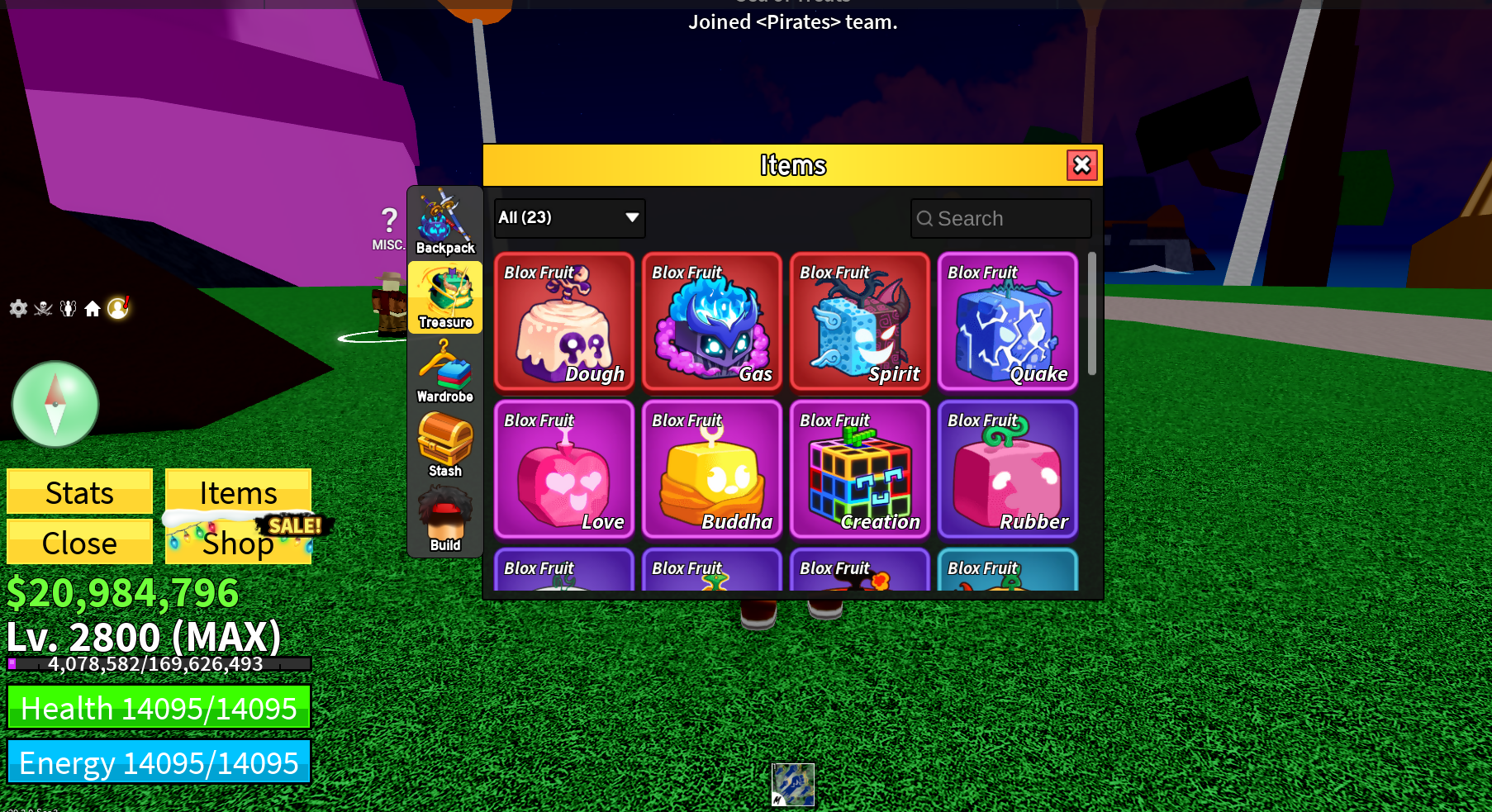Click the player avatar notification icon
The image size is (1492, 812).
118,307
